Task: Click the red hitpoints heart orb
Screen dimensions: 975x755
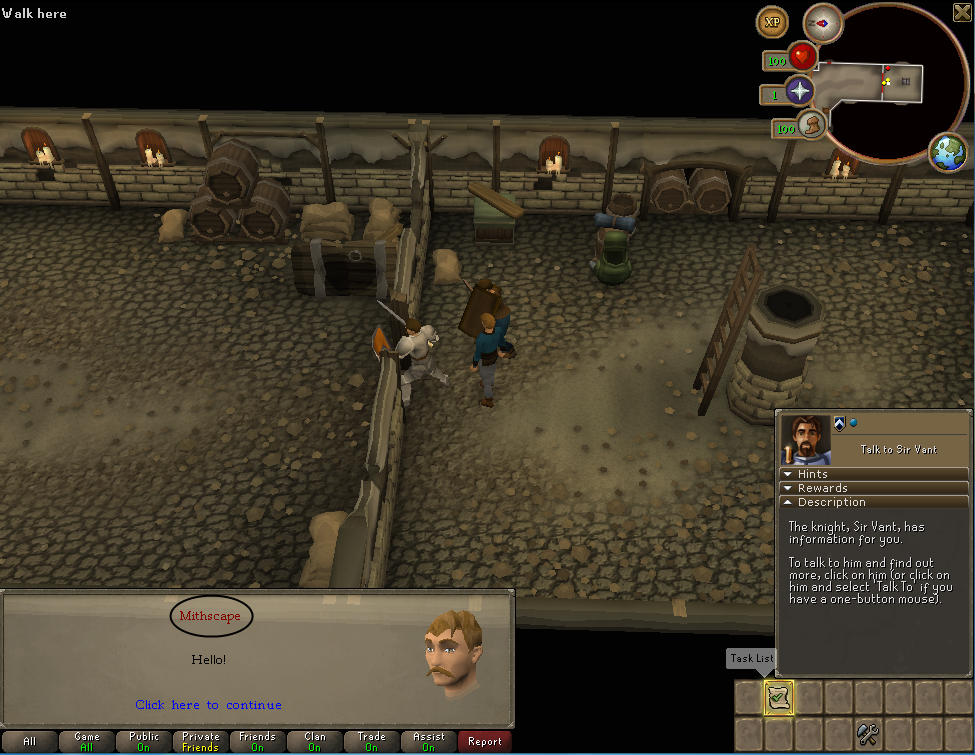Action: tap(802, 57)
